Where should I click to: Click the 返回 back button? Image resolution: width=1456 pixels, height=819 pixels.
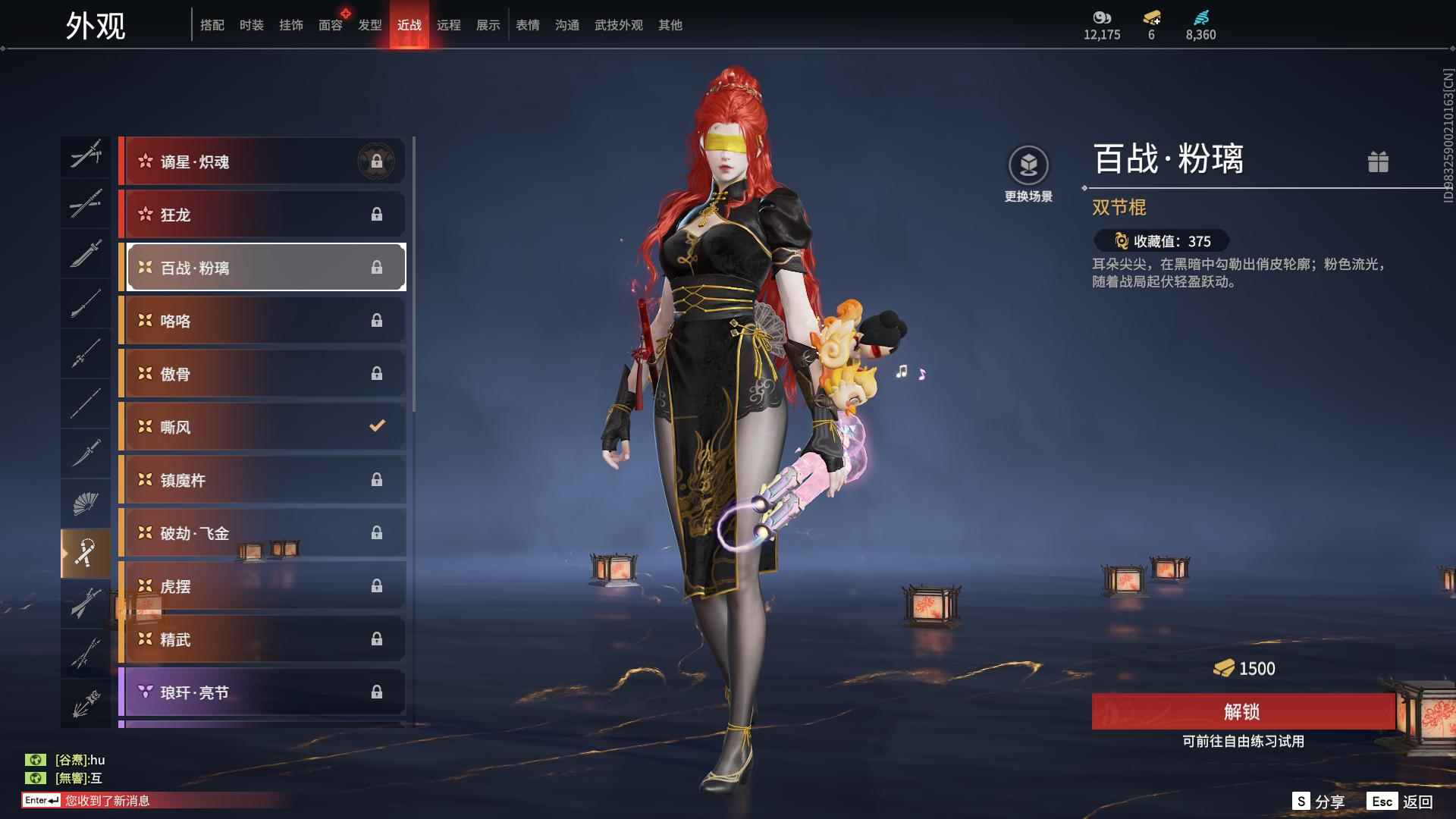coord(1401,802)
